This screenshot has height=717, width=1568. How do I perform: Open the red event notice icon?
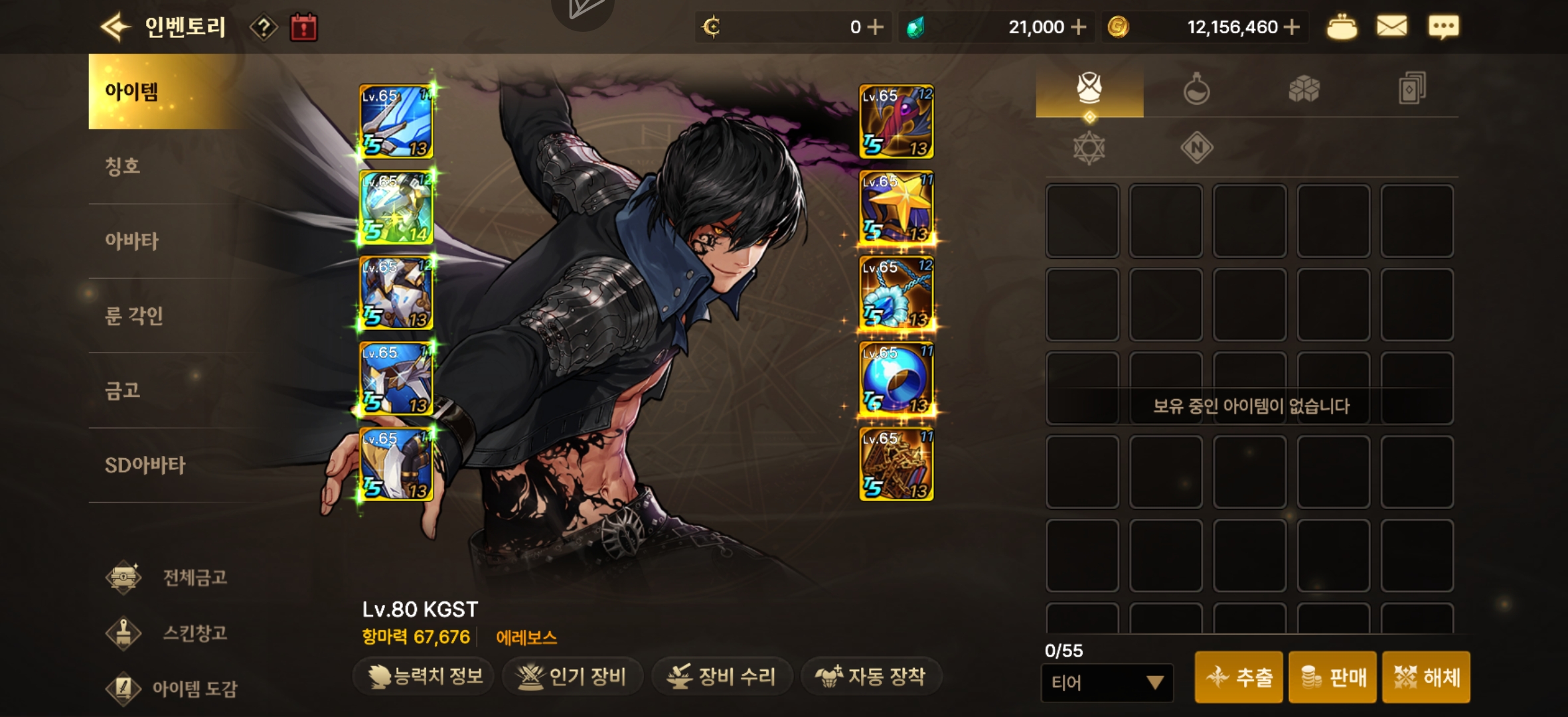click(x=303, y=27)
